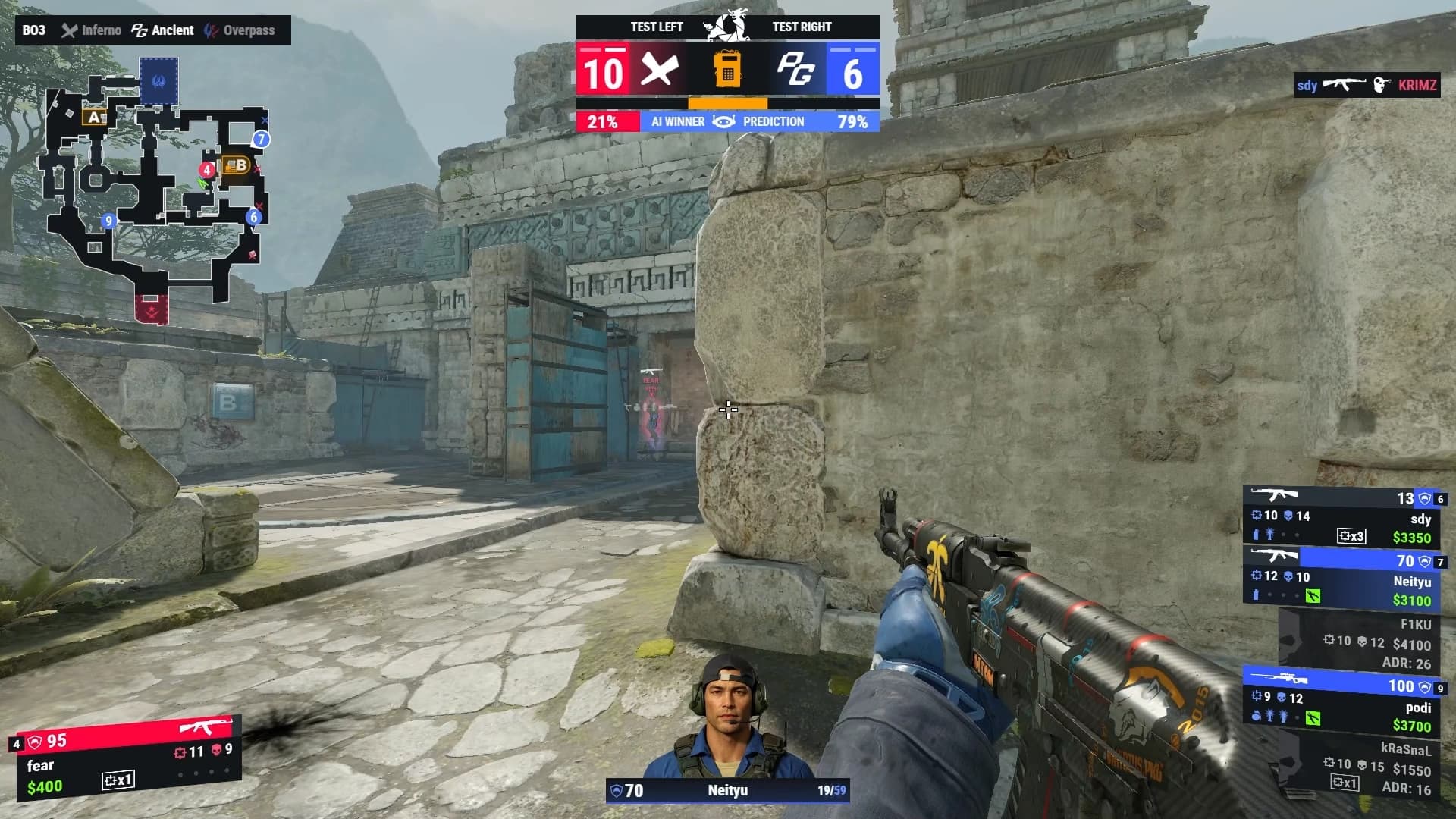The width and height of the screenshot is (1456, 819).
Task: Click the dragon tournament logo
Action: point(726,25)
